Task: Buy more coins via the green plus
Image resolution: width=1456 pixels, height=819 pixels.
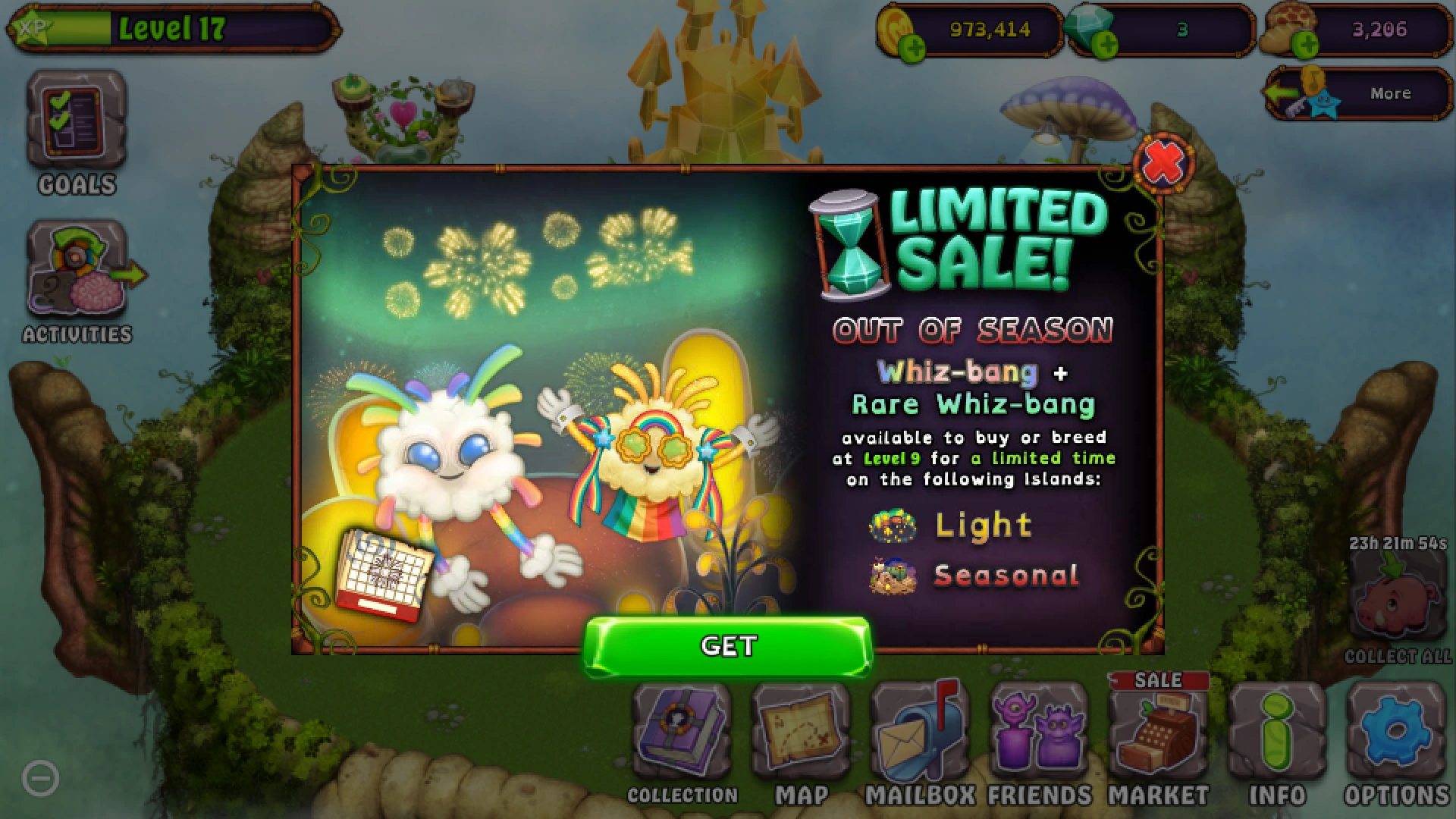Action: pos(914,45)
